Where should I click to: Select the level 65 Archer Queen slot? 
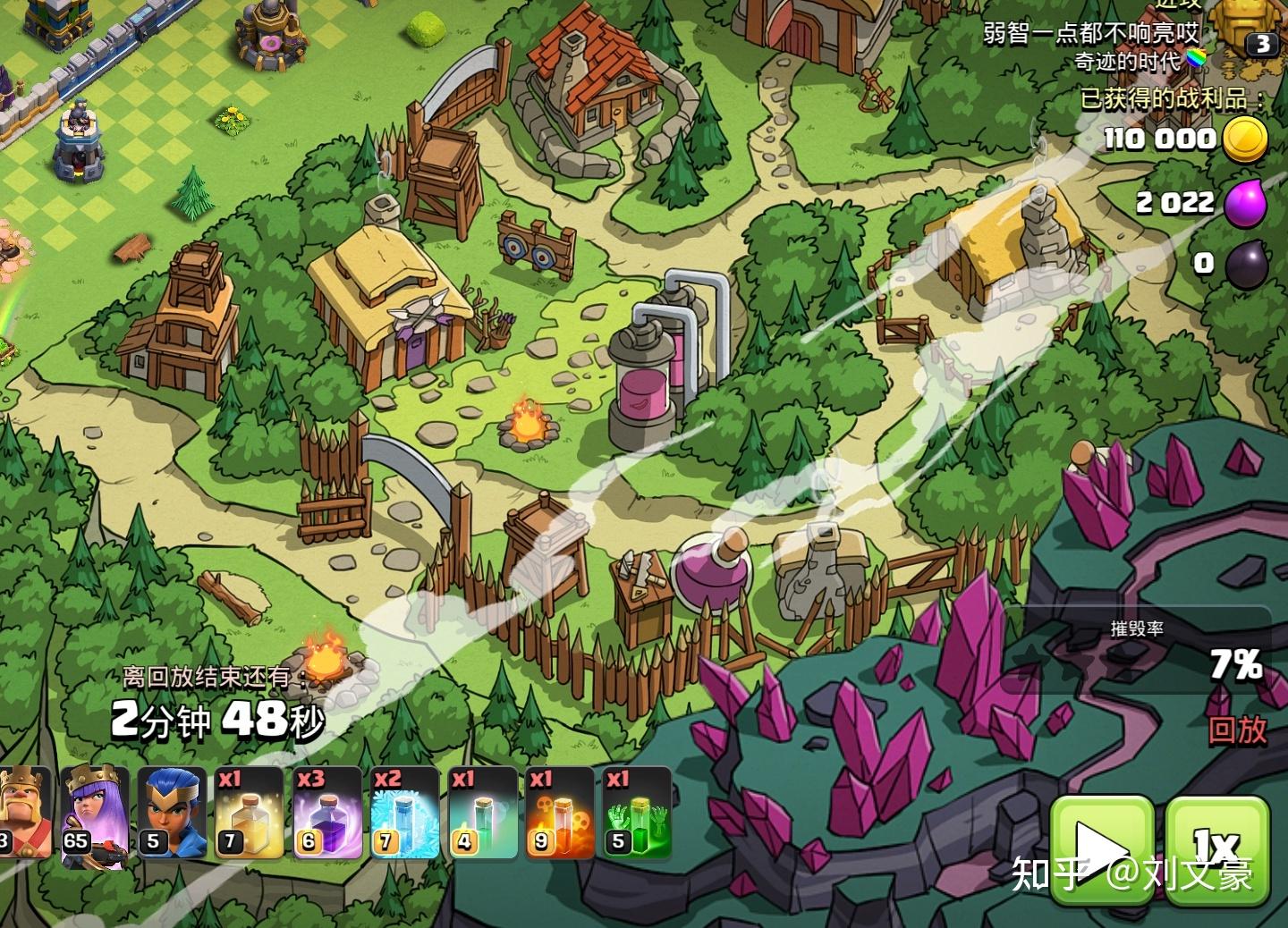click(x=95, y=812)
